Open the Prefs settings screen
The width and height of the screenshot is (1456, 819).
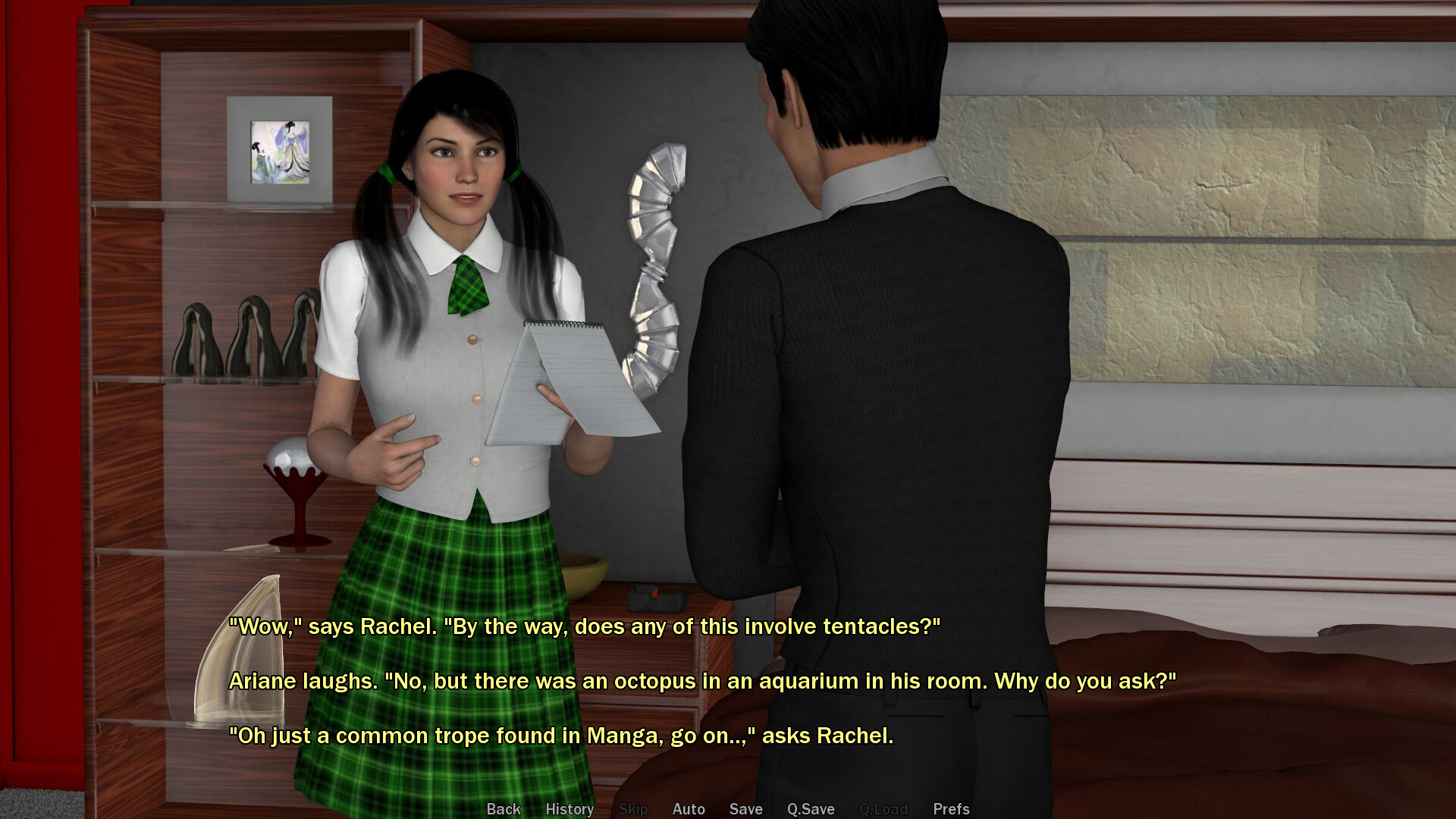950,808
